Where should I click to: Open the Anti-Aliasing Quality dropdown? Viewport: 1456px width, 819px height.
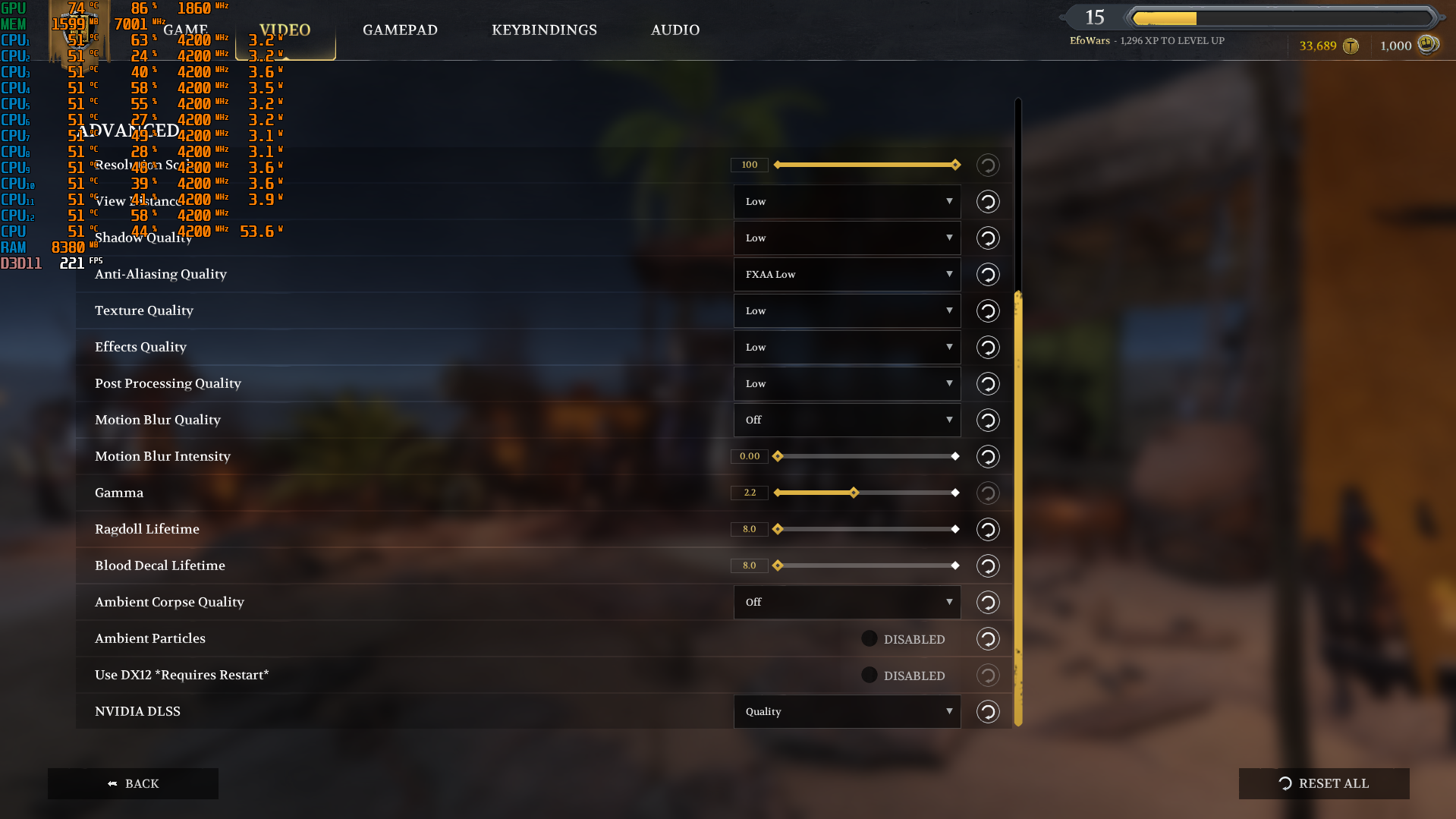[x=847, y=275]
